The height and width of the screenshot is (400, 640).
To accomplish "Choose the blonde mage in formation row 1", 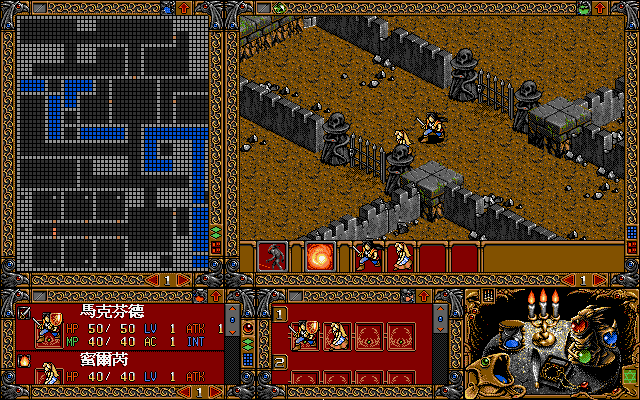I will point(336,334).
